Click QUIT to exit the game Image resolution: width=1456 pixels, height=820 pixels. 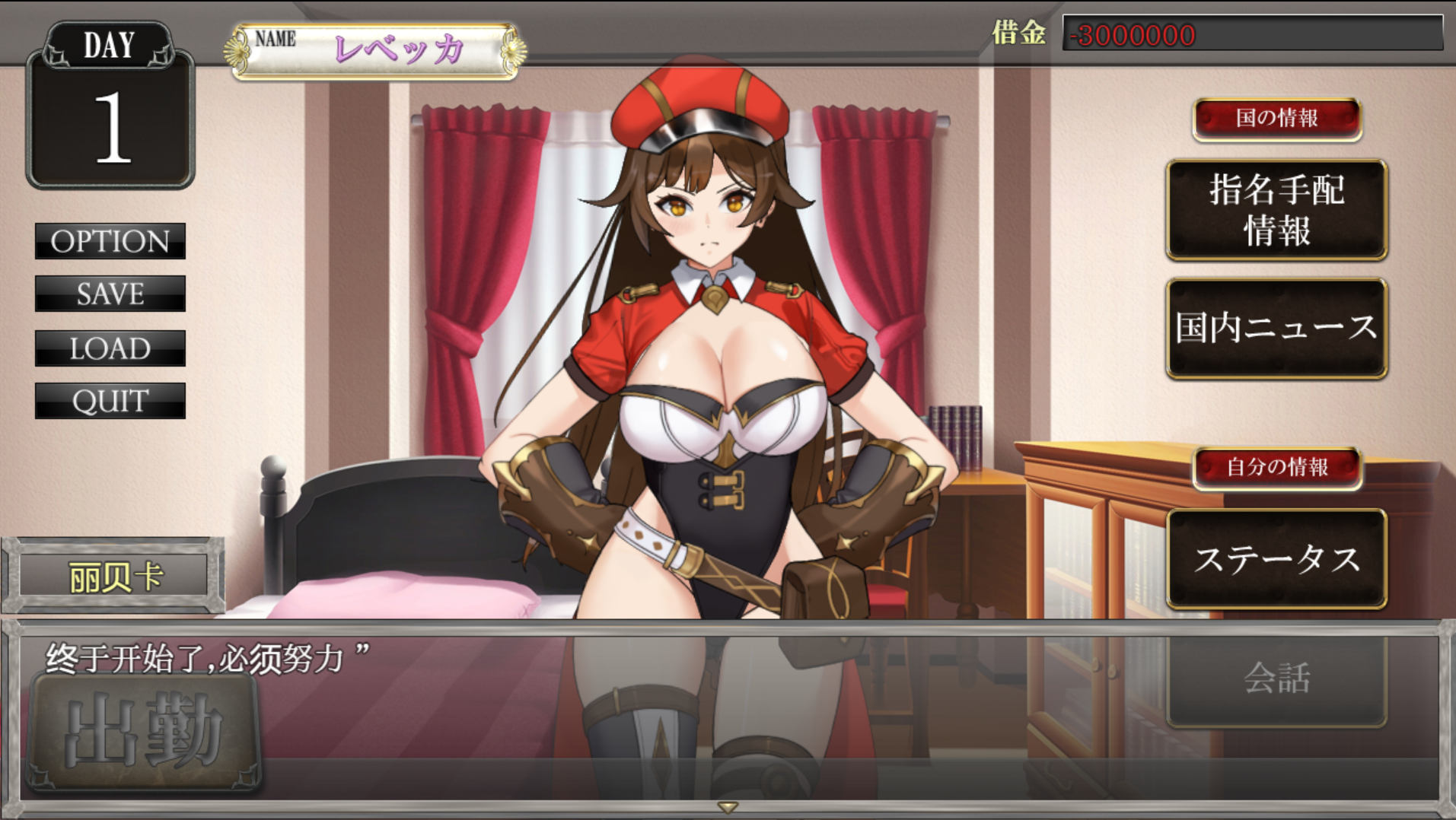point(110,401)
